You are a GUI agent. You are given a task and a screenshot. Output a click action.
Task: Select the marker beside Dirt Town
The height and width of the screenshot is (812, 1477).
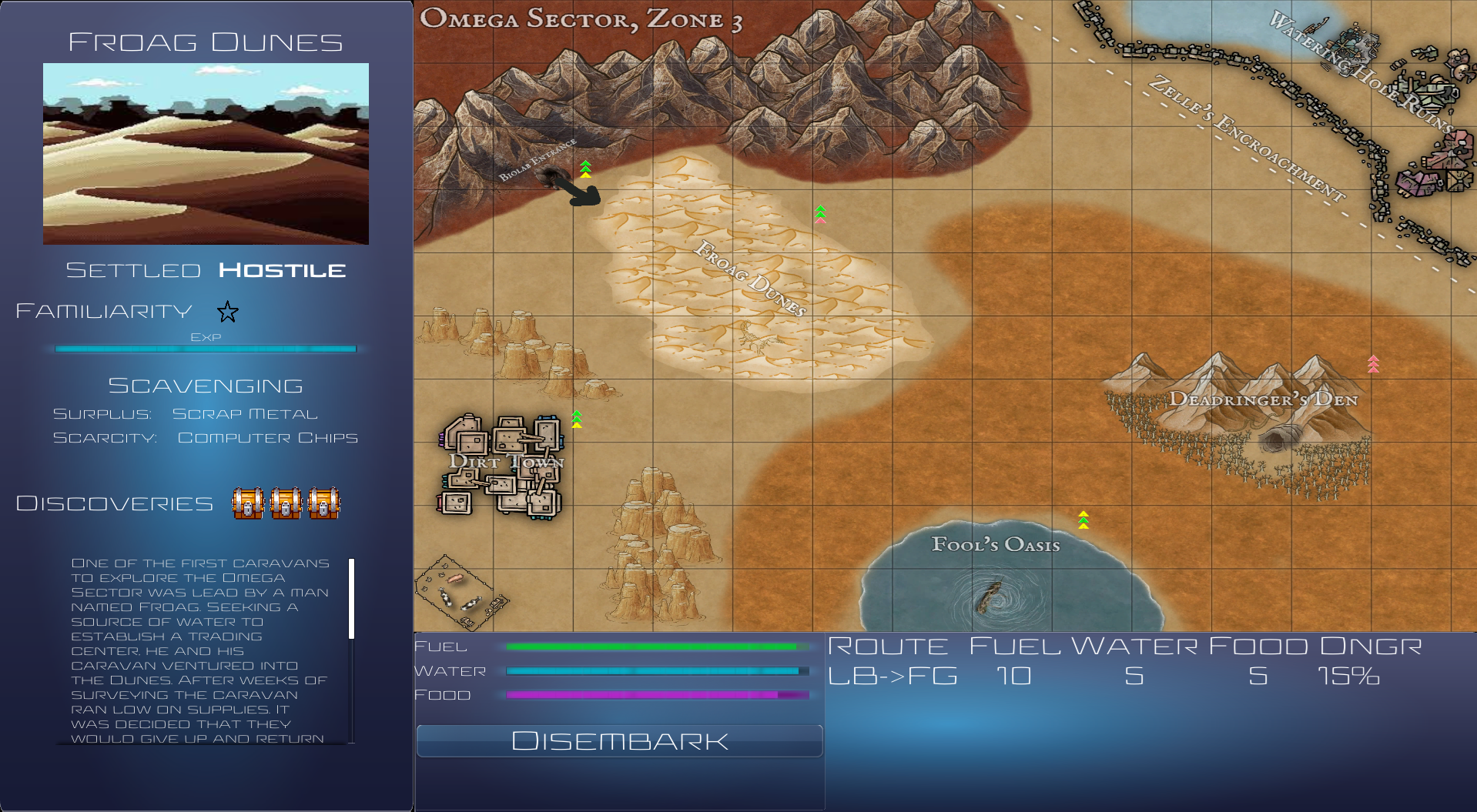(x=576, y=419)
